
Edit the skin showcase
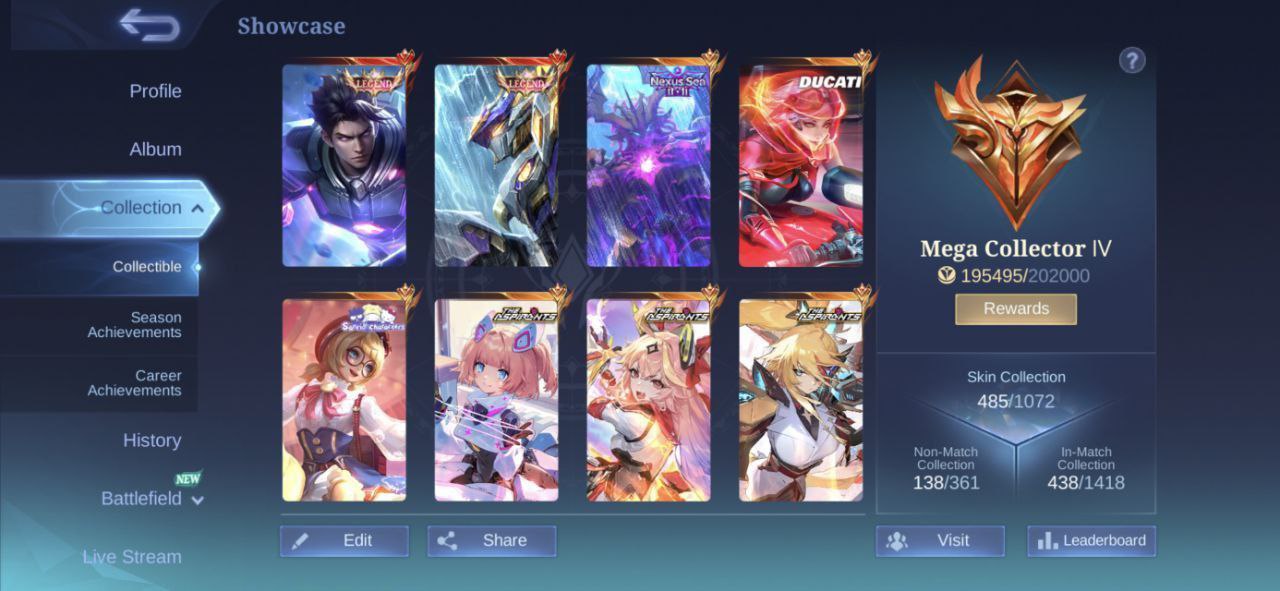tap(344, 541)
